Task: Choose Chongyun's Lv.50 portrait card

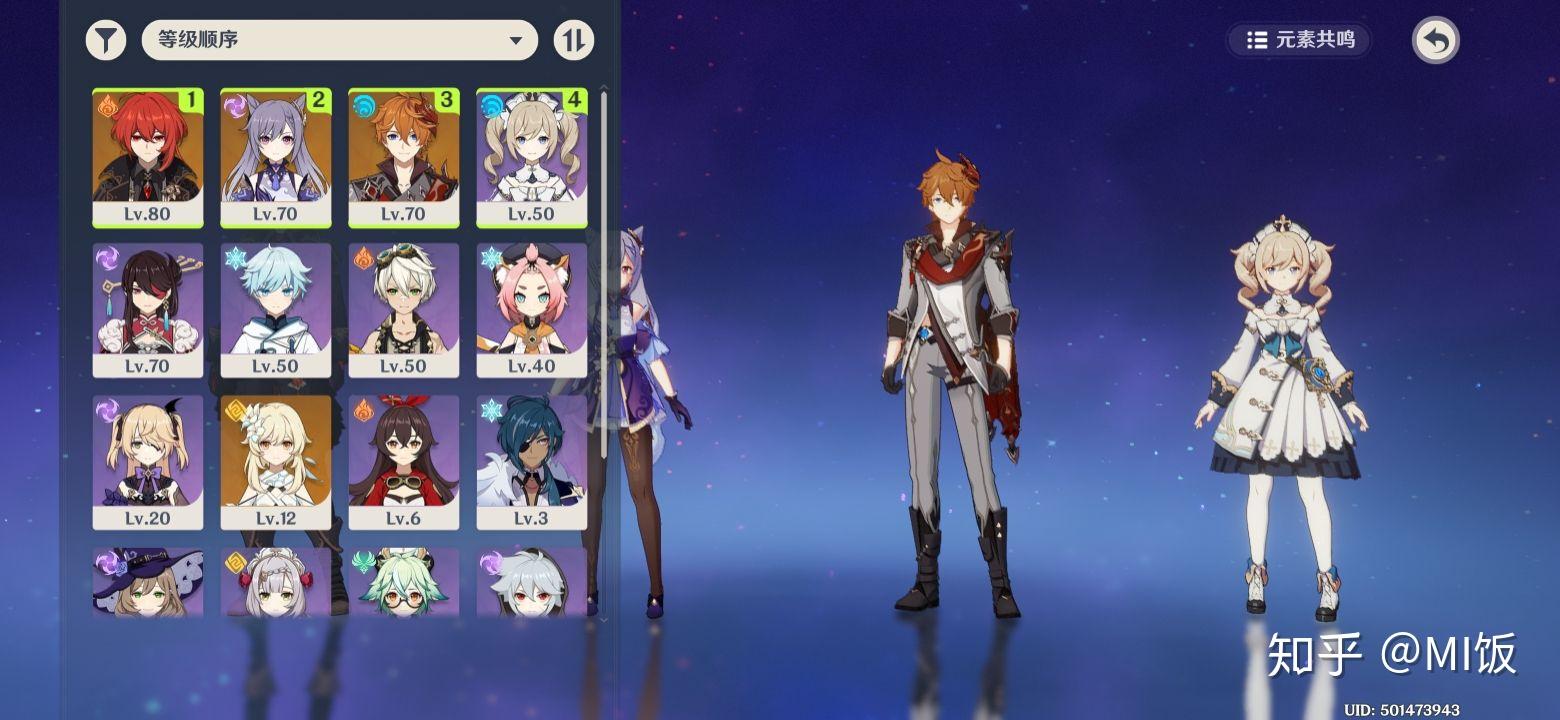Action: click(276, 310)
